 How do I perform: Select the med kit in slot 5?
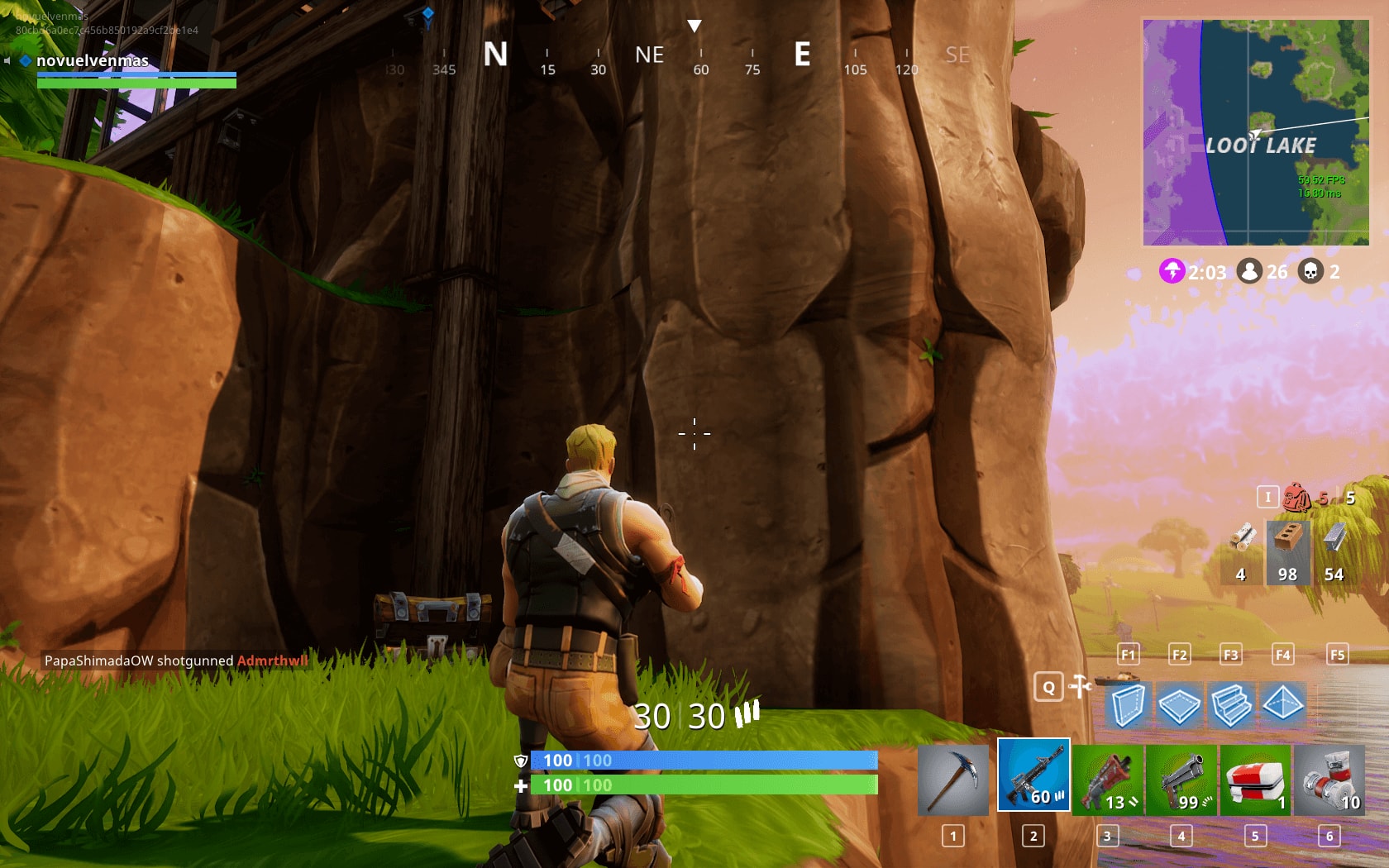(x=1254, y=775)
